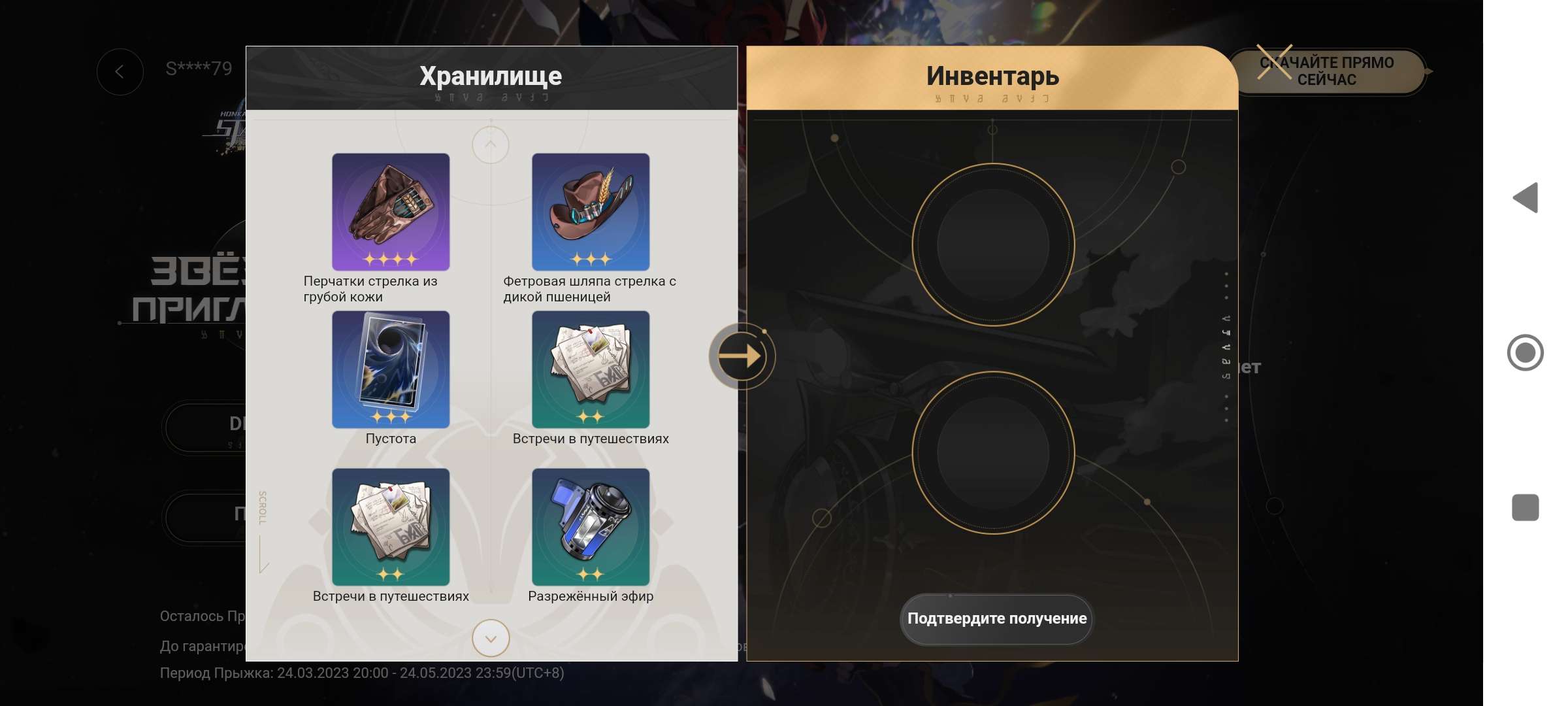Close the storage dialog with the X
The image size is (1568, 706).
tap(1275, 62)
